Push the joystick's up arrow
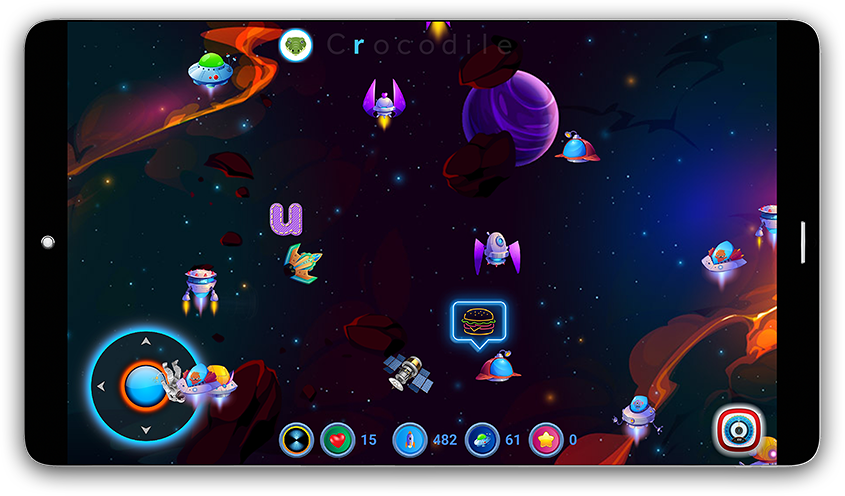Viewport: 845px width, 496px height. point(146,342)
